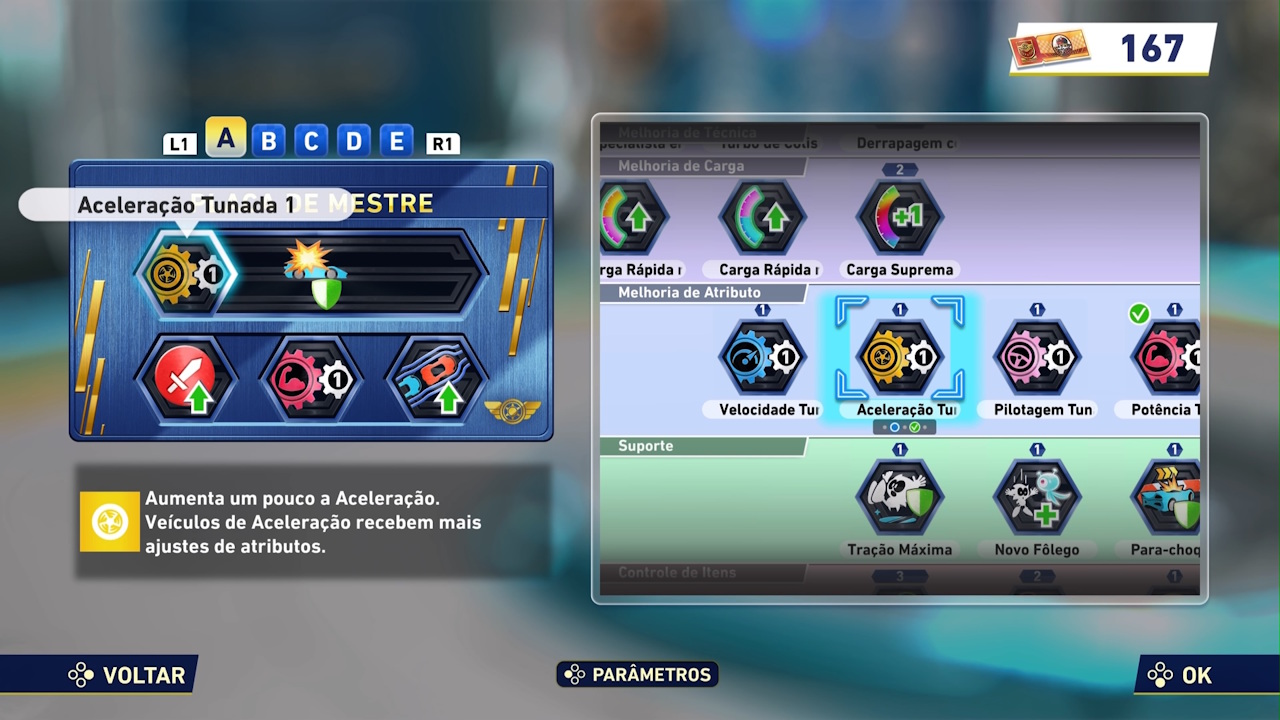Switch to tab E

point(395,141)
